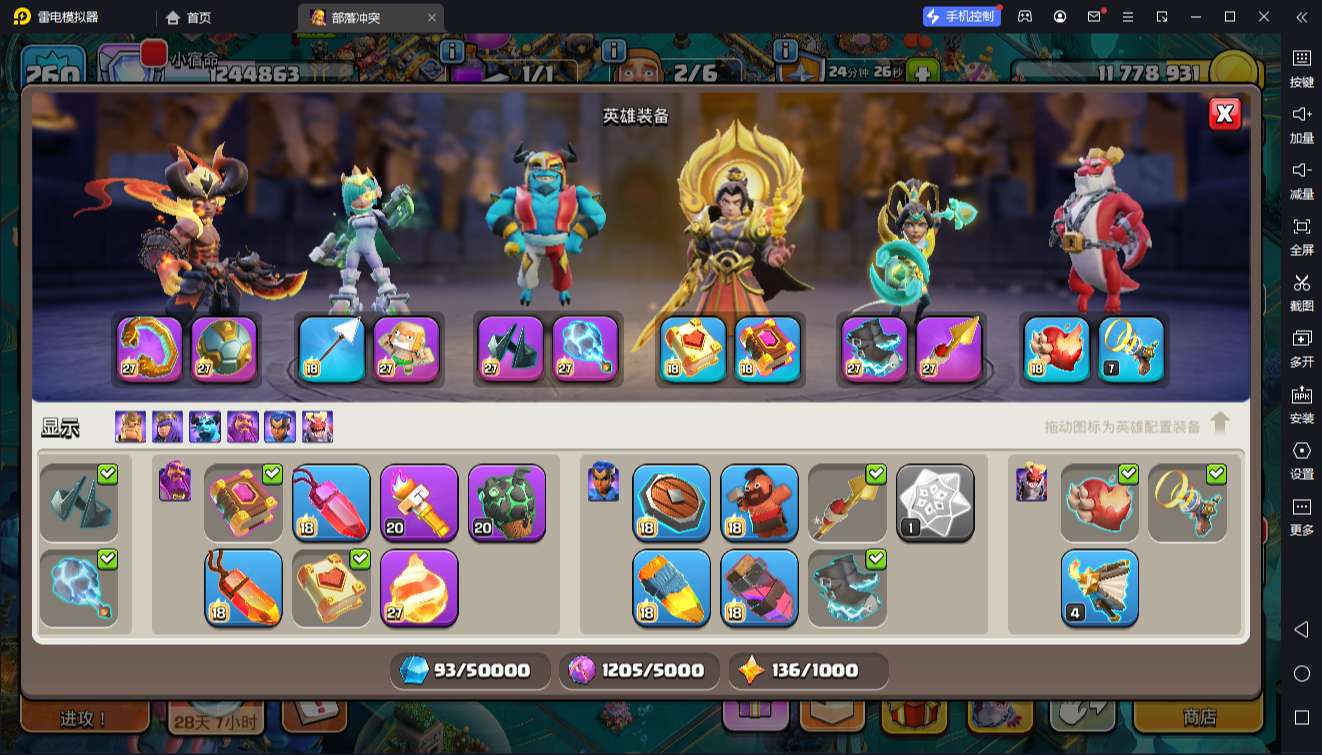
Task: Toggle the Minion Prince display filter
Action: coord(204,427)
